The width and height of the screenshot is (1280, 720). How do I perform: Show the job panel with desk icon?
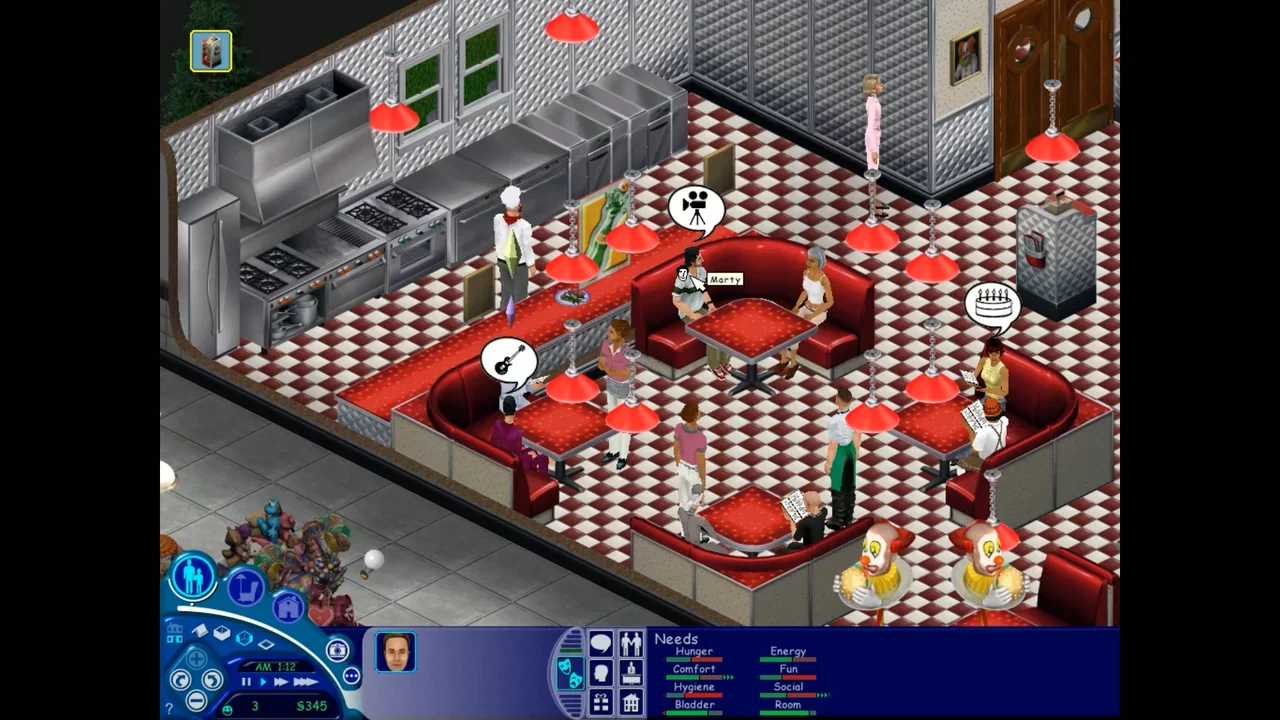631,673
